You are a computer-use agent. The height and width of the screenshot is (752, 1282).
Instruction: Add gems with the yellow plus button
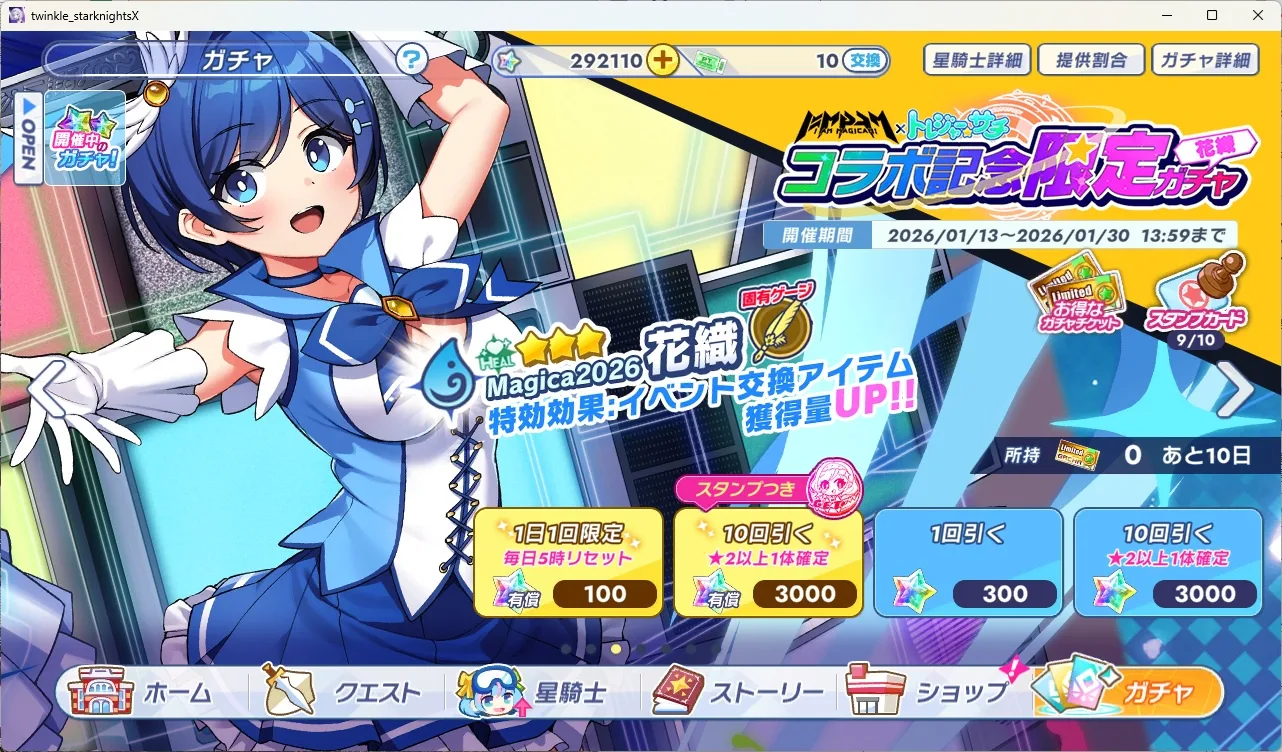pos(663,60)
